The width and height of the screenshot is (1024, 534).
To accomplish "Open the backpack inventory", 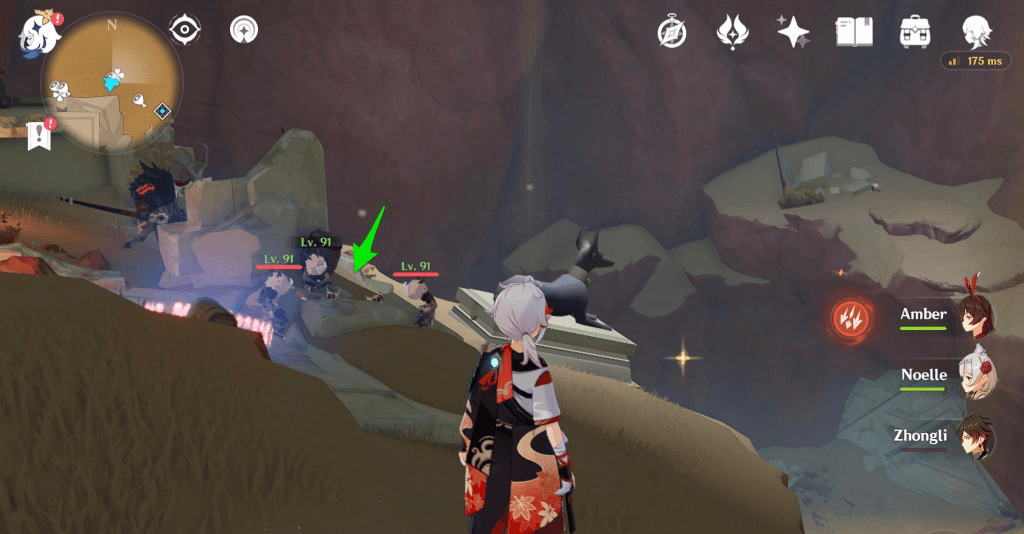I will tap(915, 31).
